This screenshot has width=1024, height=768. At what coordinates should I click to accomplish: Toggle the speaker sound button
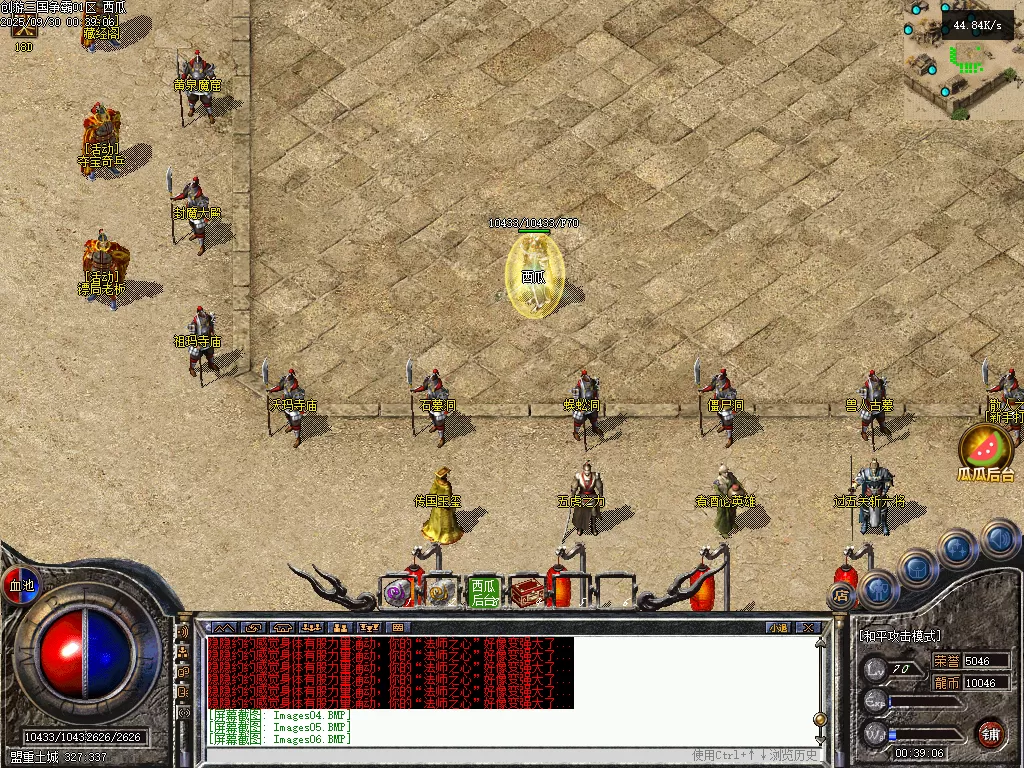[x=999, y=539]
